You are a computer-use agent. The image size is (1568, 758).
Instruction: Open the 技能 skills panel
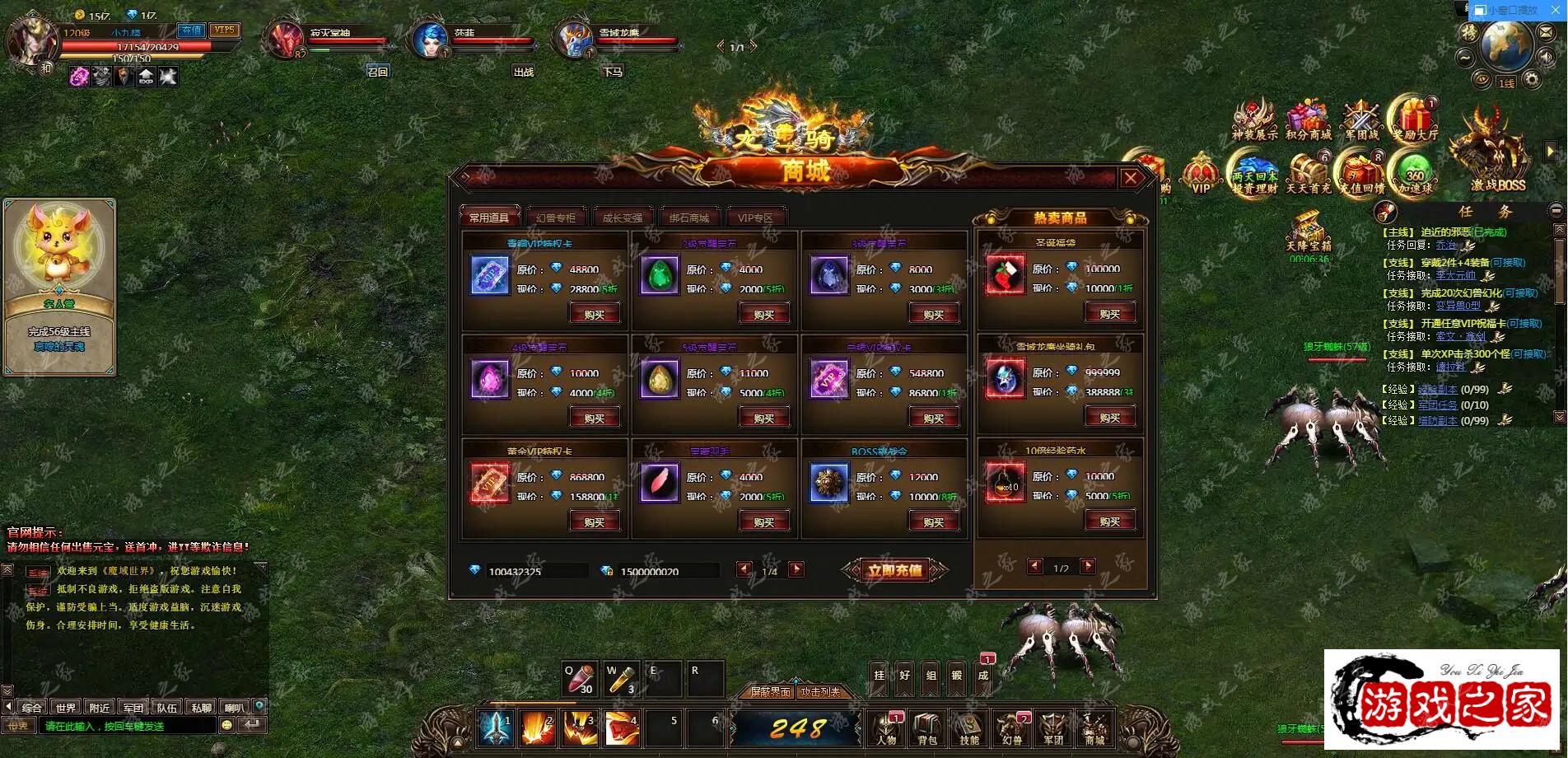pos(969,728)
